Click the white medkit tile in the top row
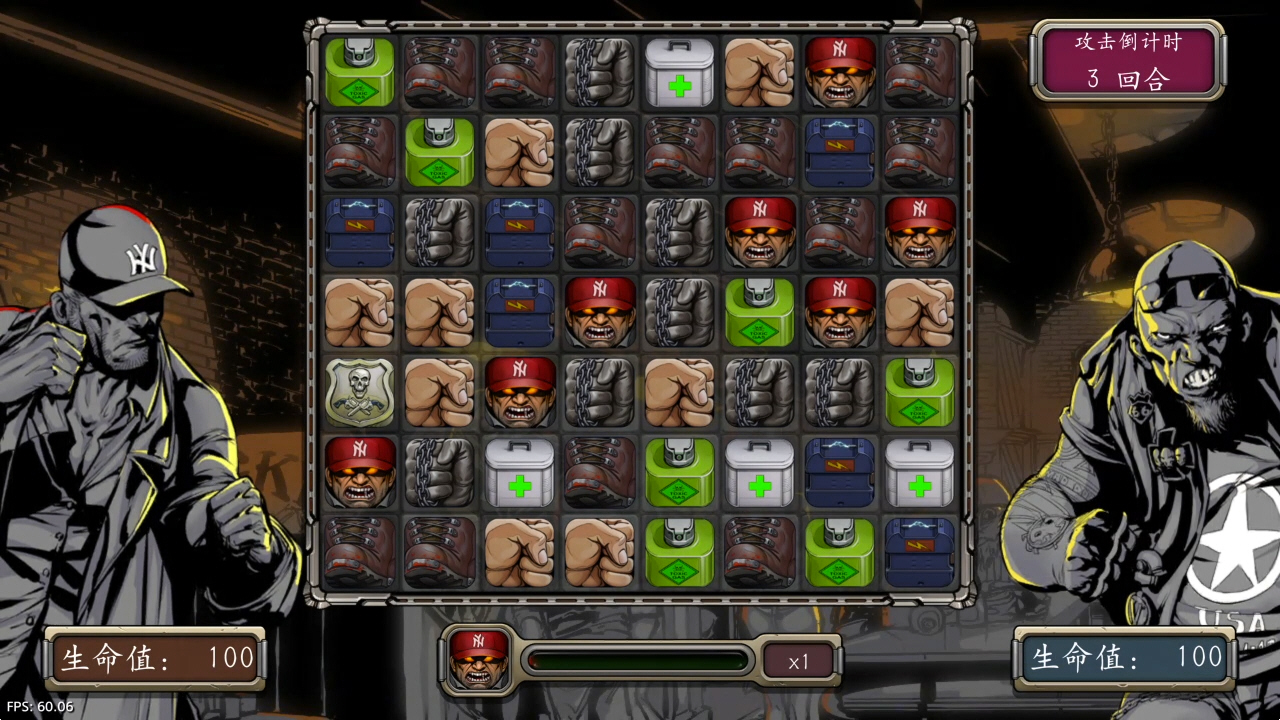The image size is (1280, 720). [678, 72]
